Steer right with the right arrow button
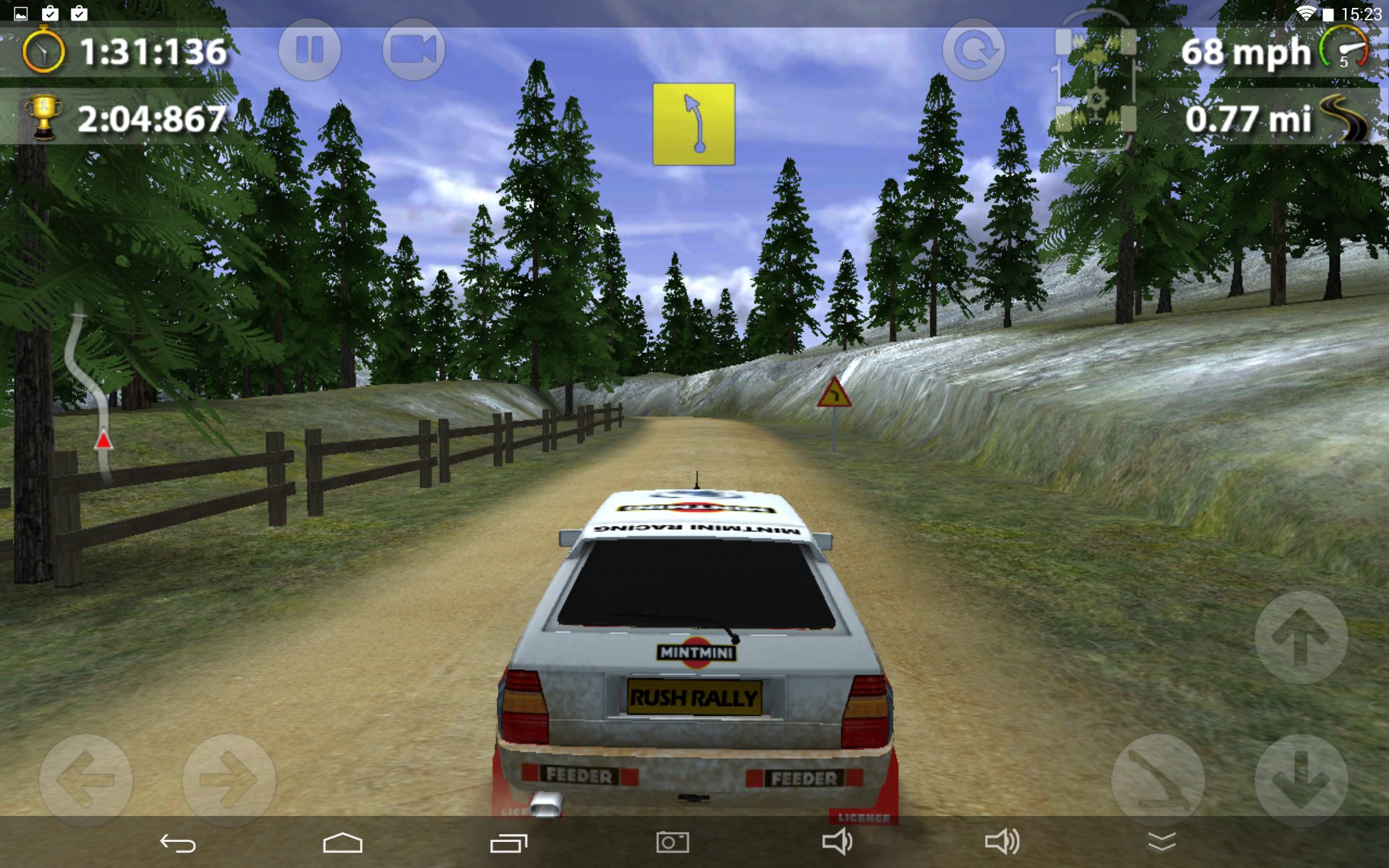Viewport: 1389px width, 868px height. 229,780
